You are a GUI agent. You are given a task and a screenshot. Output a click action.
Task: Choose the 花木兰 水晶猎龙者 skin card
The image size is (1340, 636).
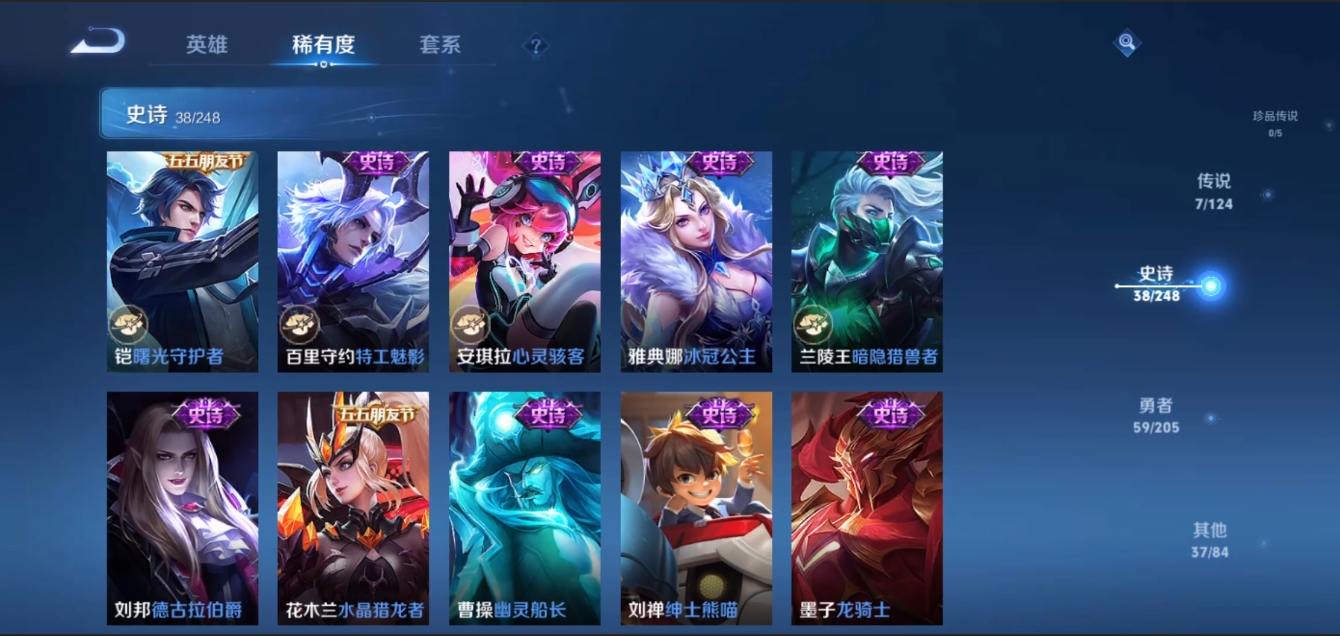353,508
